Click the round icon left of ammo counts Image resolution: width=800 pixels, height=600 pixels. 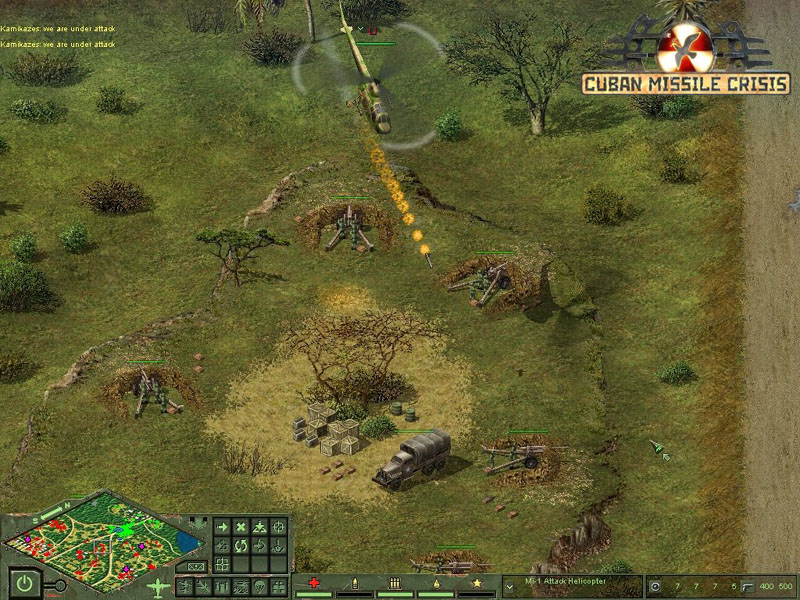pos(655,586)
